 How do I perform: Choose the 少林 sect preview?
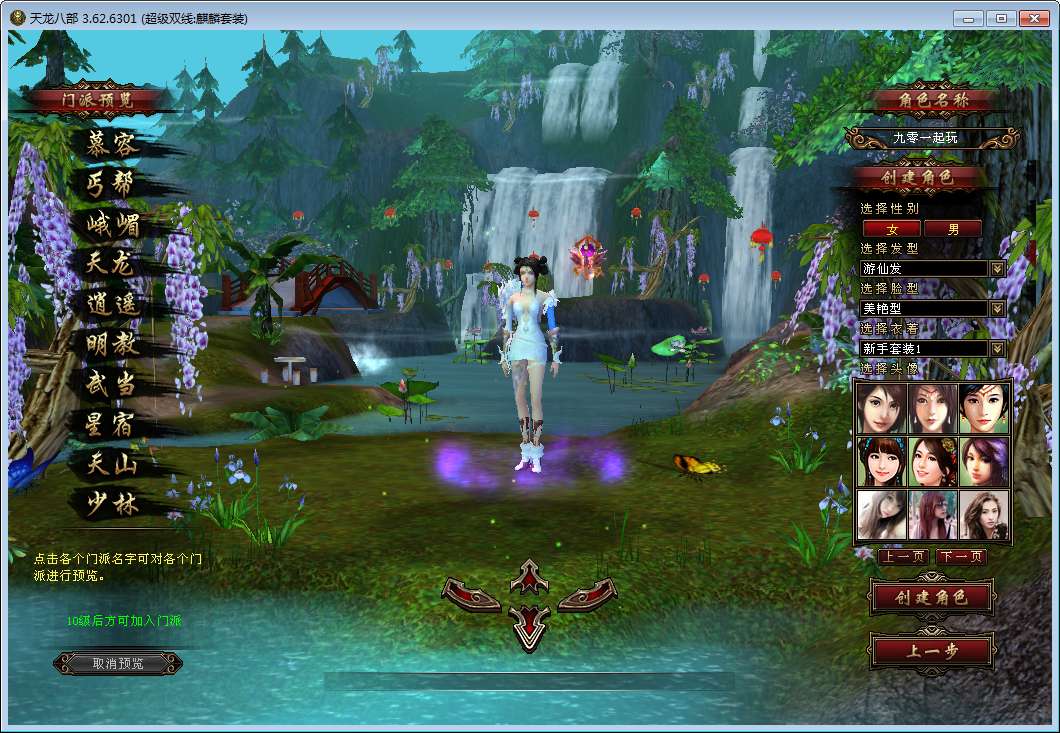[111, 504]
